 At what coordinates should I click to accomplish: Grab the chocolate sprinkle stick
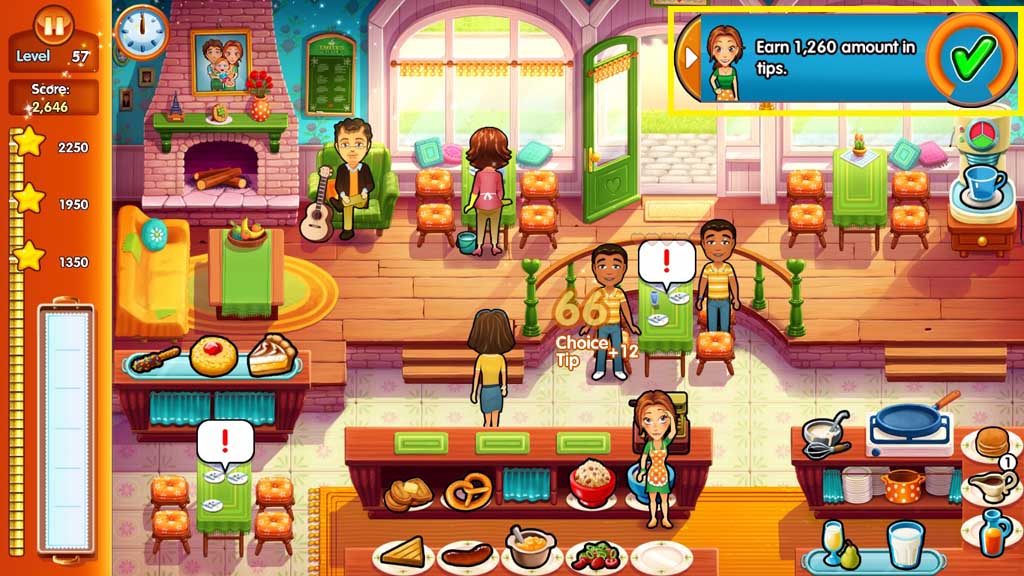[156, 359]
